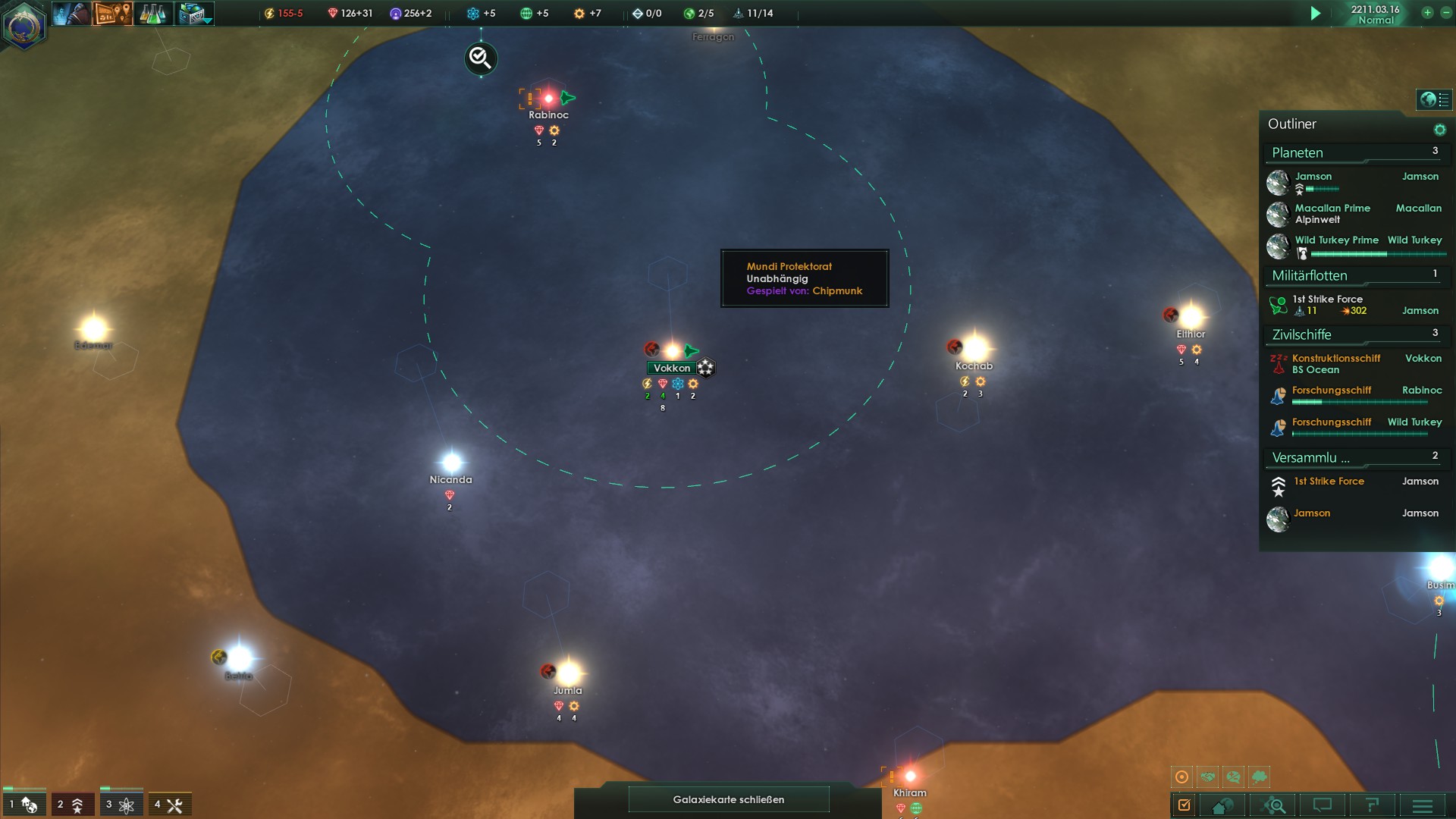The height and width of the screenshot is (819, 1456).
Task: Open the research flasks technology screen
Action: click(152, 14)
